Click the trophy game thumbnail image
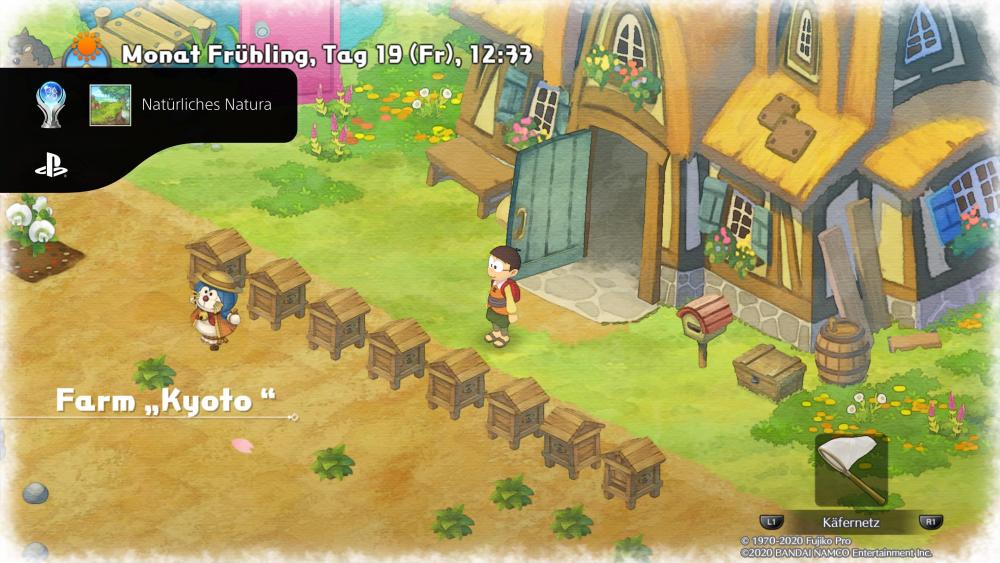The width and height of the screenshot is (1000, 563). [x=110, y=104]
